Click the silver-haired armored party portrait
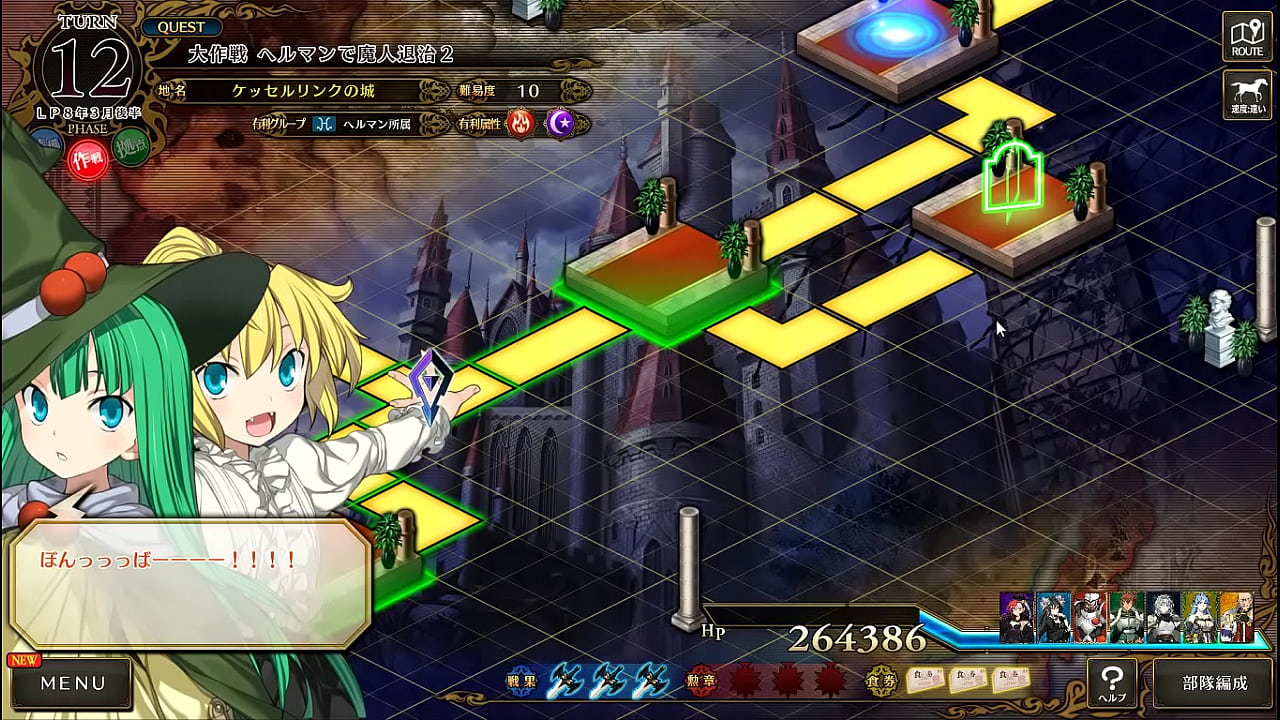Viewport: 1280px width, 720px height. point(1163,617)
